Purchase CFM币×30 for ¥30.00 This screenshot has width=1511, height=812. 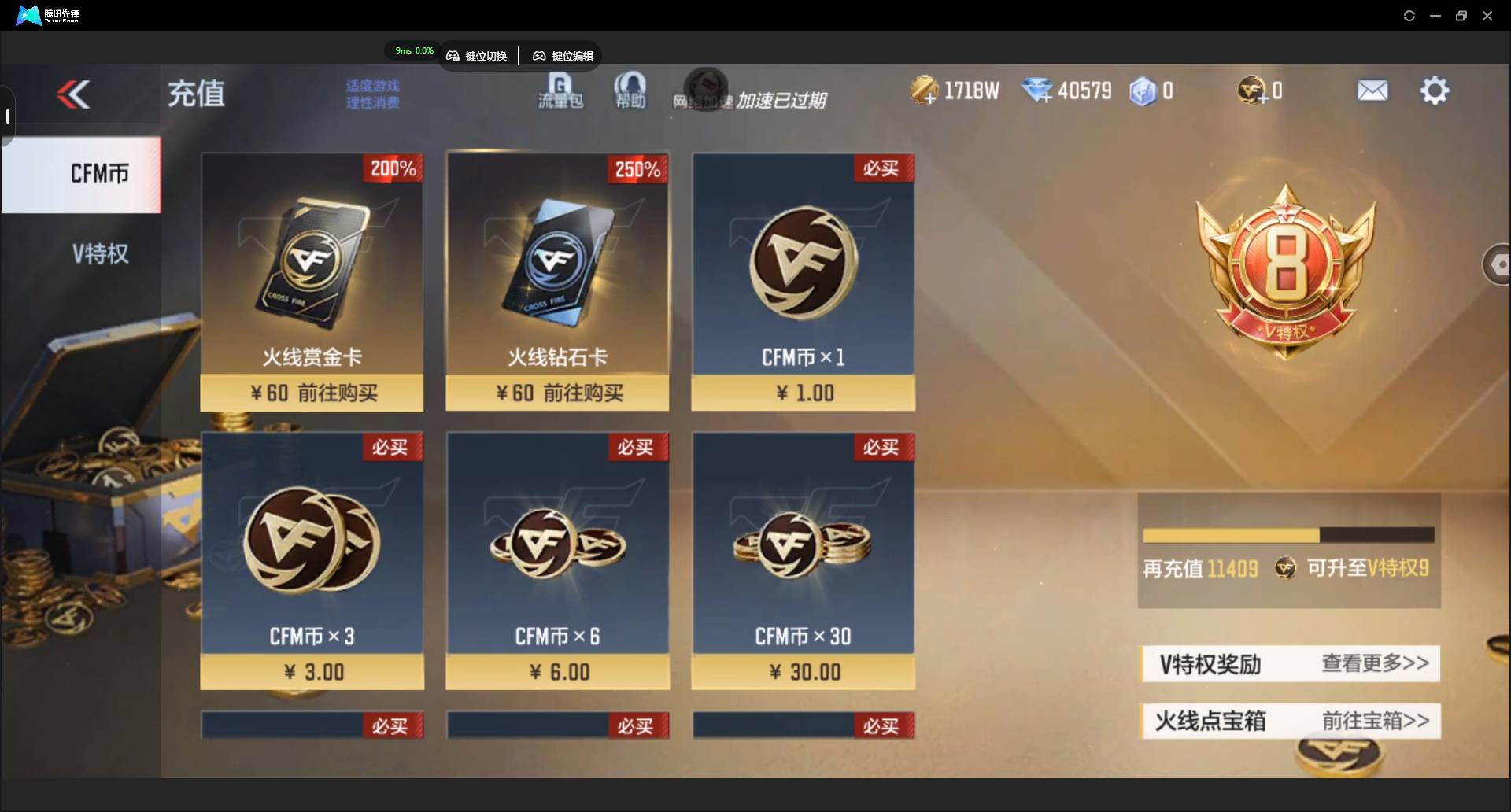803,672
